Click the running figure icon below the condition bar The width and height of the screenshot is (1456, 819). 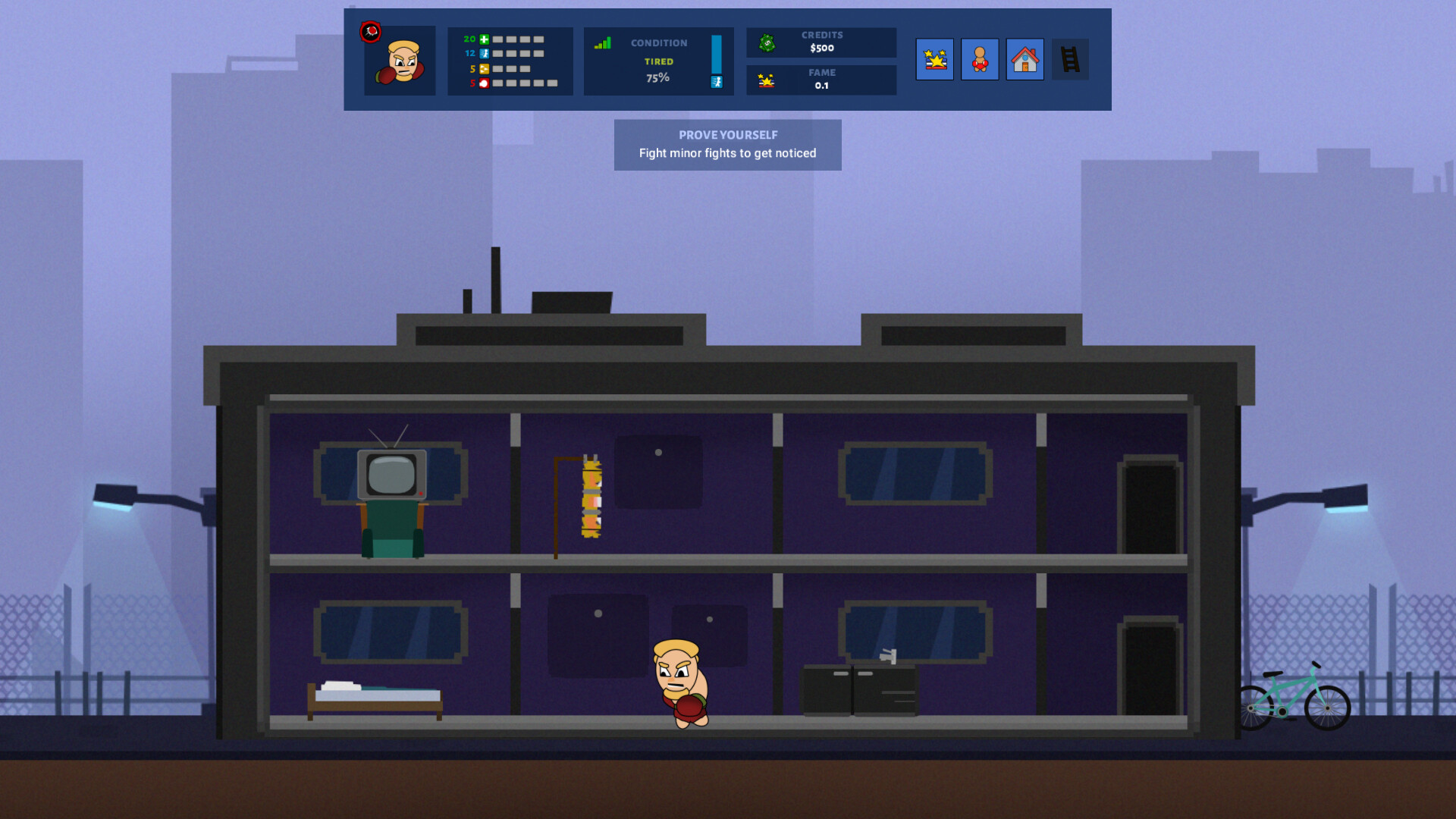717,82
